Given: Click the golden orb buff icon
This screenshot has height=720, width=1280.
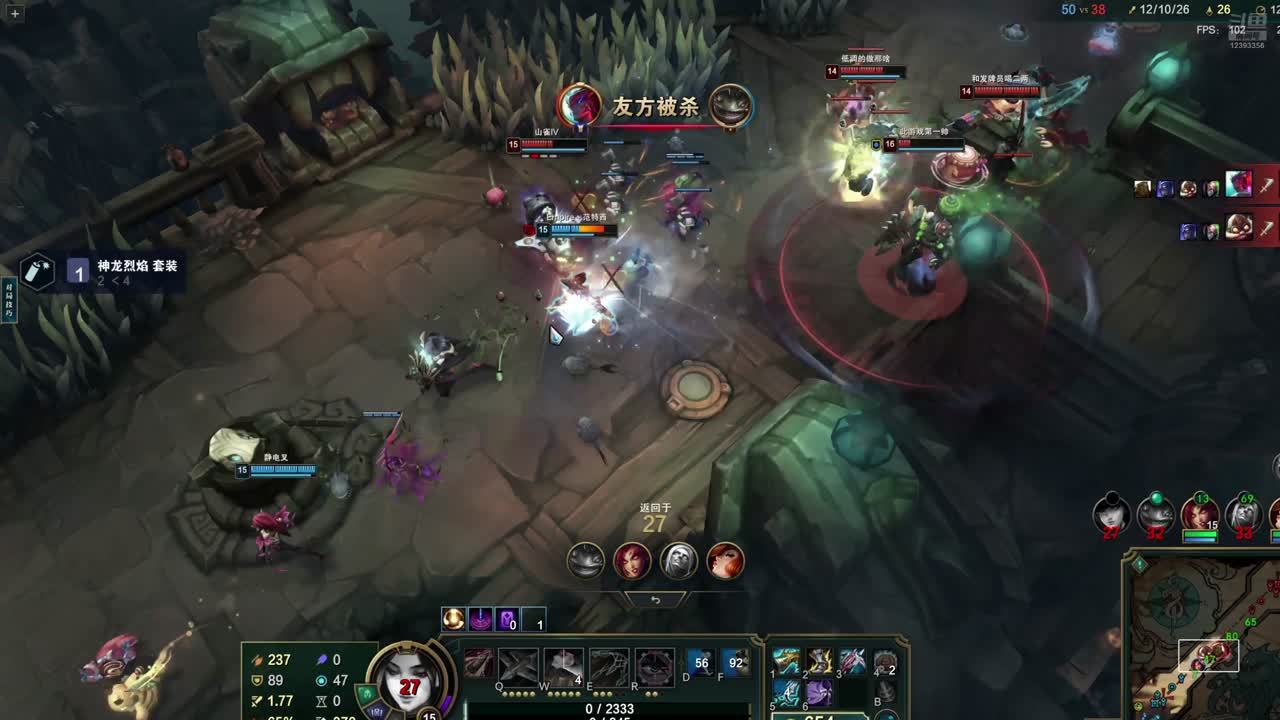Looking at the screenshot, I should [453, 620].
